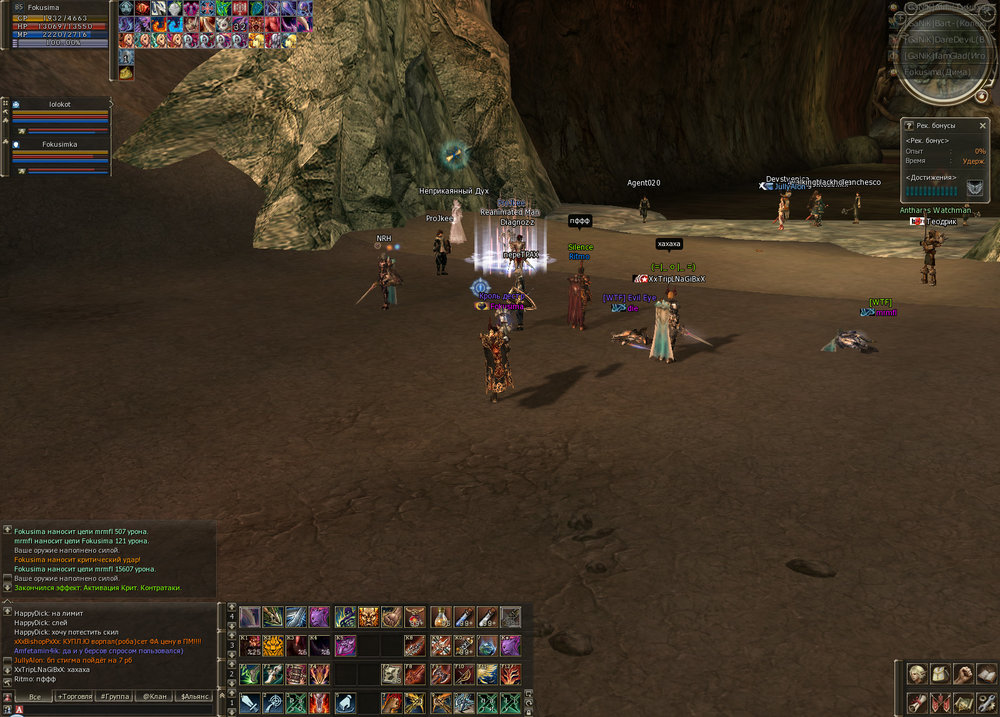1000x717 pixels.
Task: Click the wings achievements icon
Action: click(974, 187)
